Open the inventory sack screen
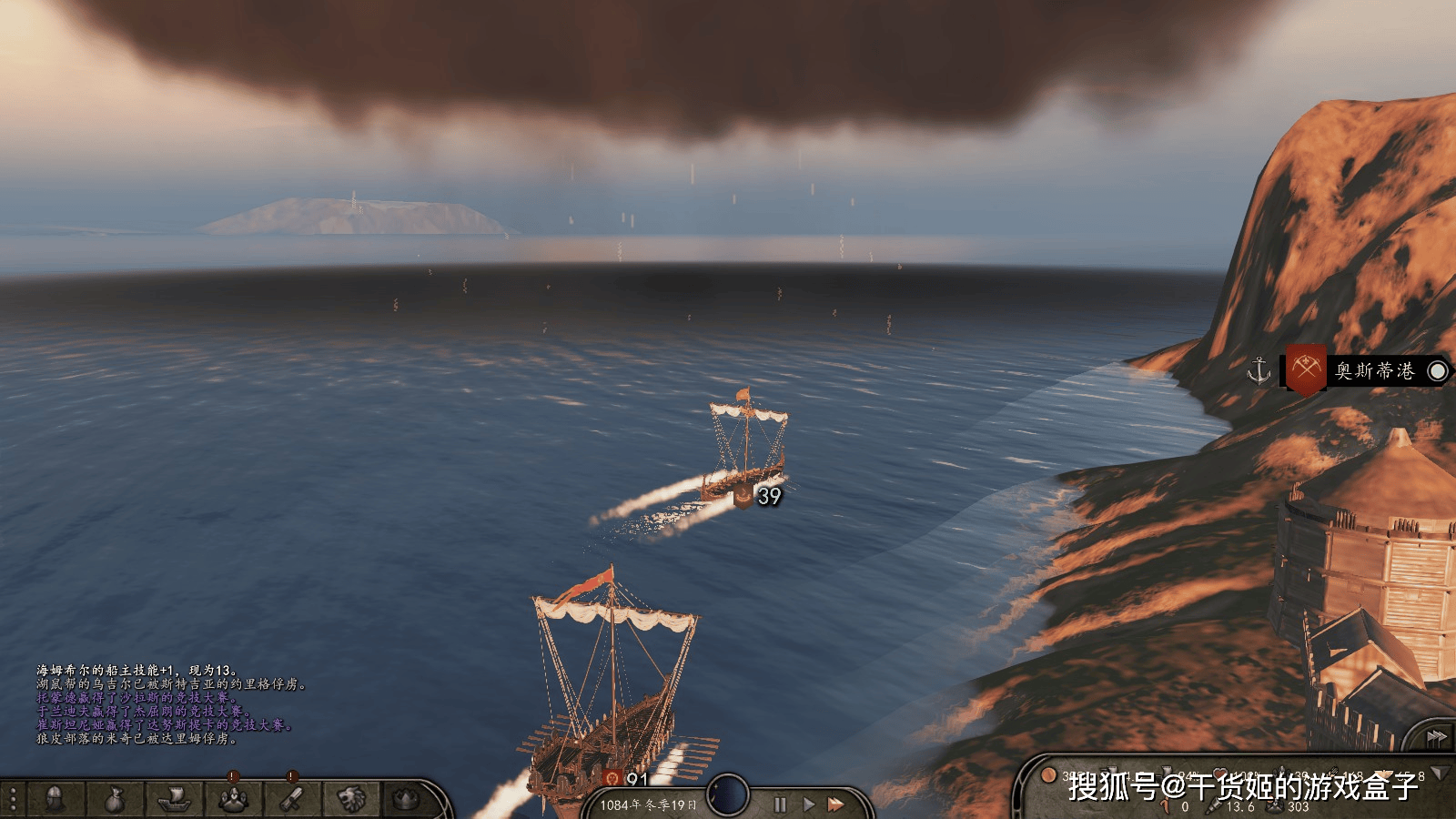Screen dimensions: 1456x819 114,800
